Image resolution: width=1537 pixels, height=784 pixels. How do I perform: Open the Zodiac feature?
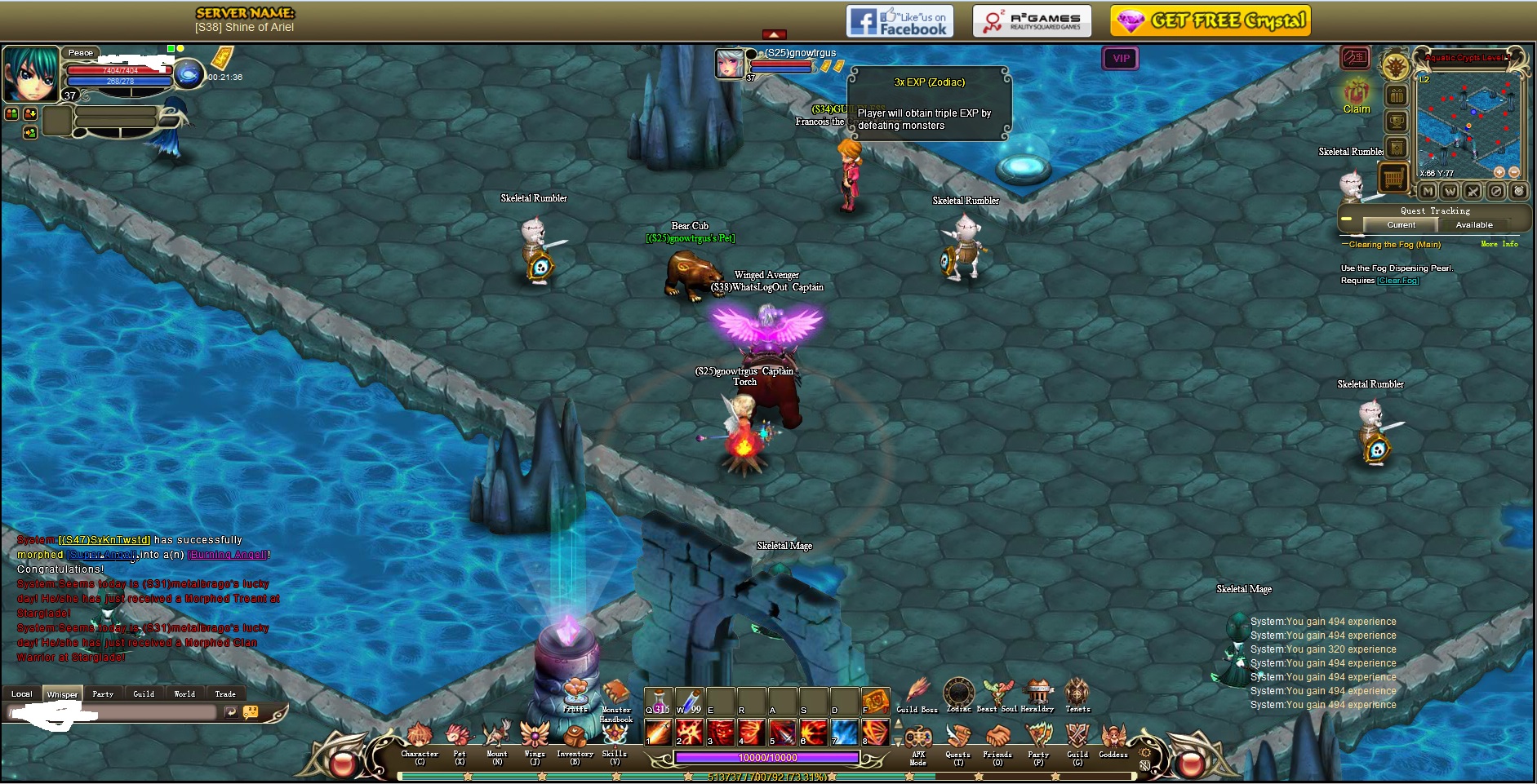(x=959, y=693)
